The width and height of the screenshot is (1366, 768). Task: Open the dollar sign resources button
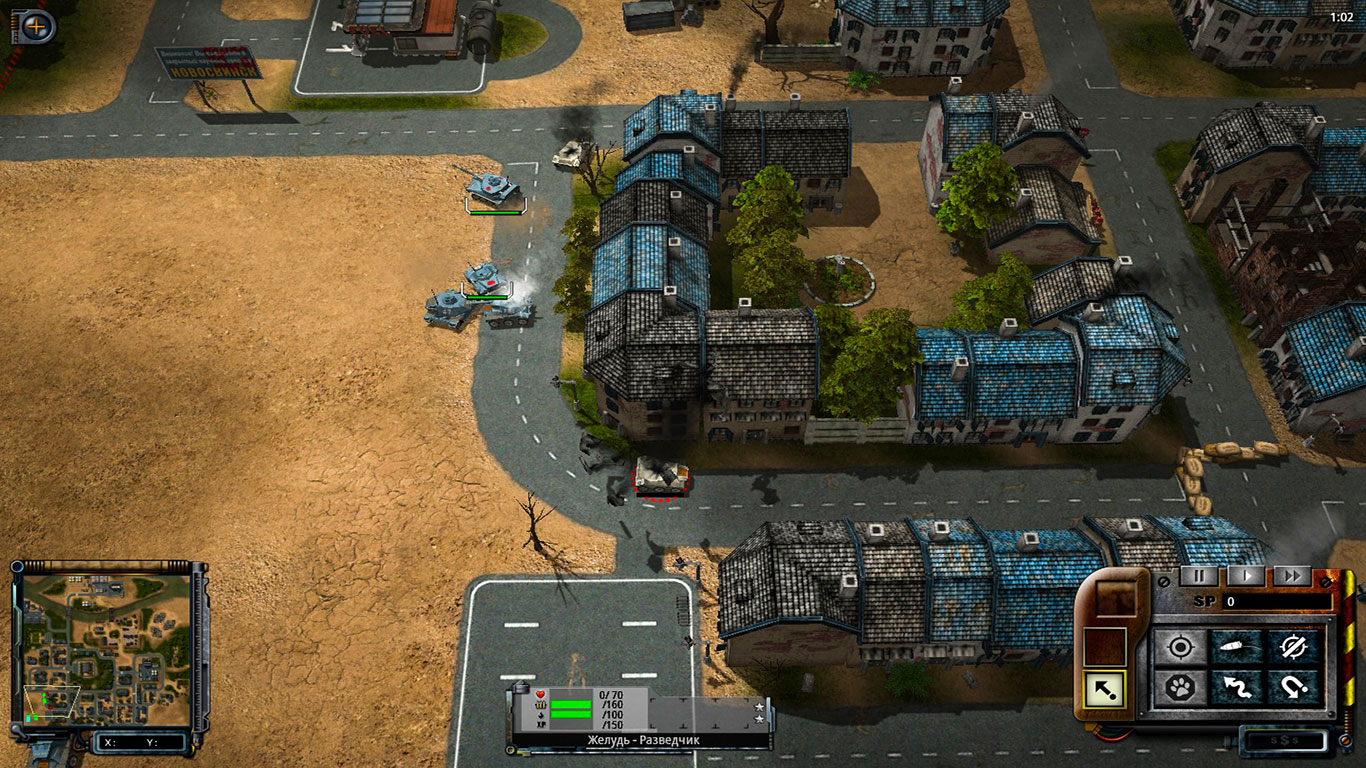tap(1283, 741)
